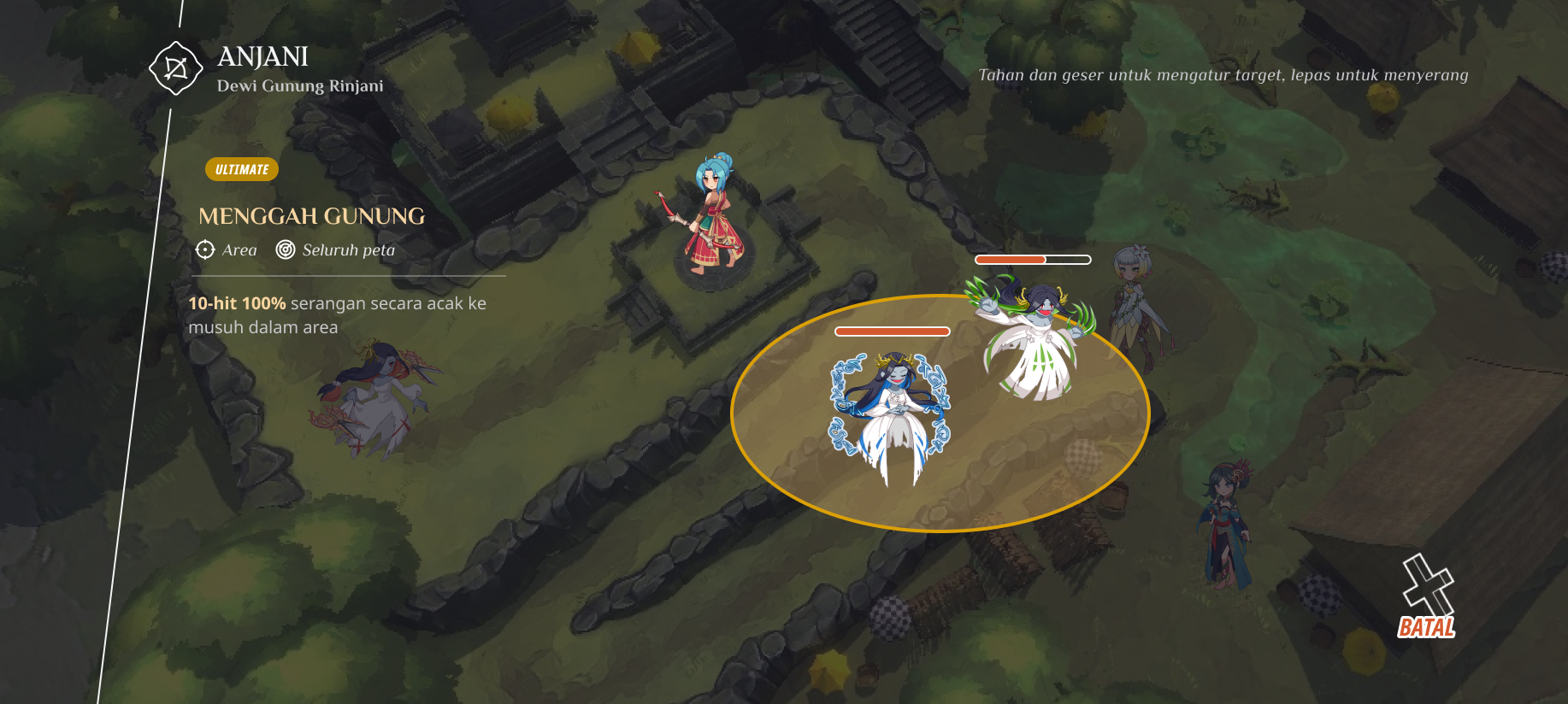Image resolution: width=1568 pixels, height=704 pixels.
Task: Select the Area crosshair targeting icon
Action: click(204, 250)
